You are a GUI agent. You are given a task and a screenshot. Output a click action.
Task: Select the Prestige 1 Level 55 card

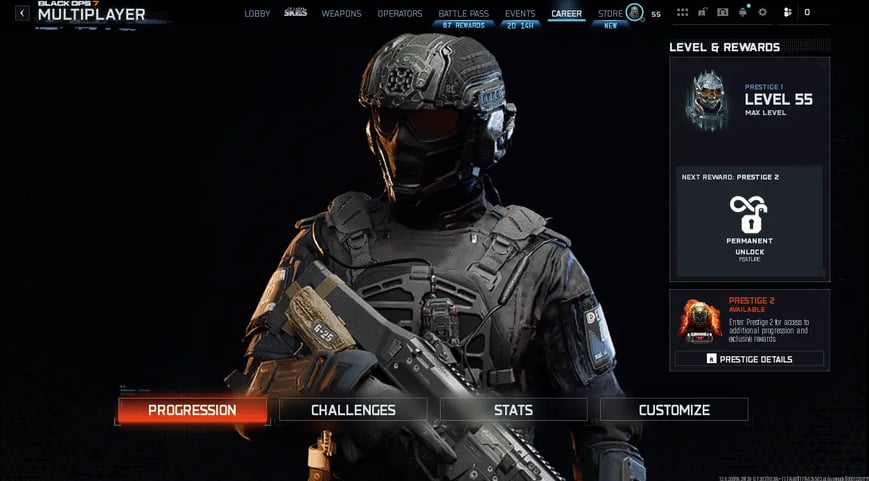(x=749, y=101)
